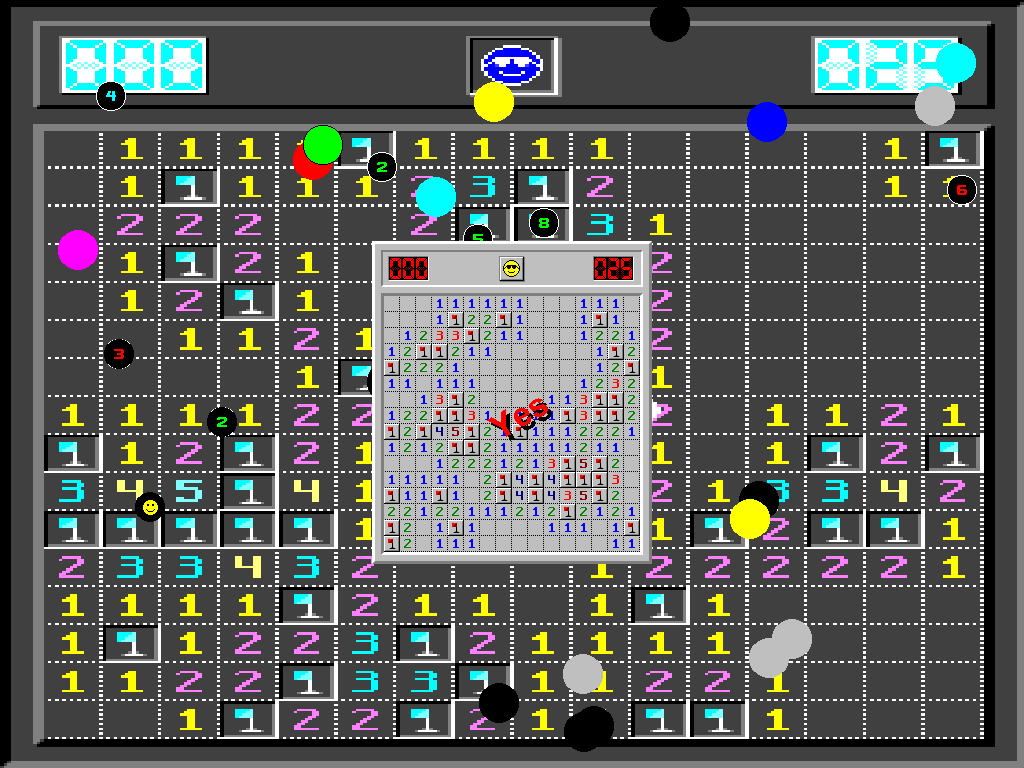Screen dimensions: 1024x768
Task: Click the small yellow smiley reset button
Action: tap(511, 268)
